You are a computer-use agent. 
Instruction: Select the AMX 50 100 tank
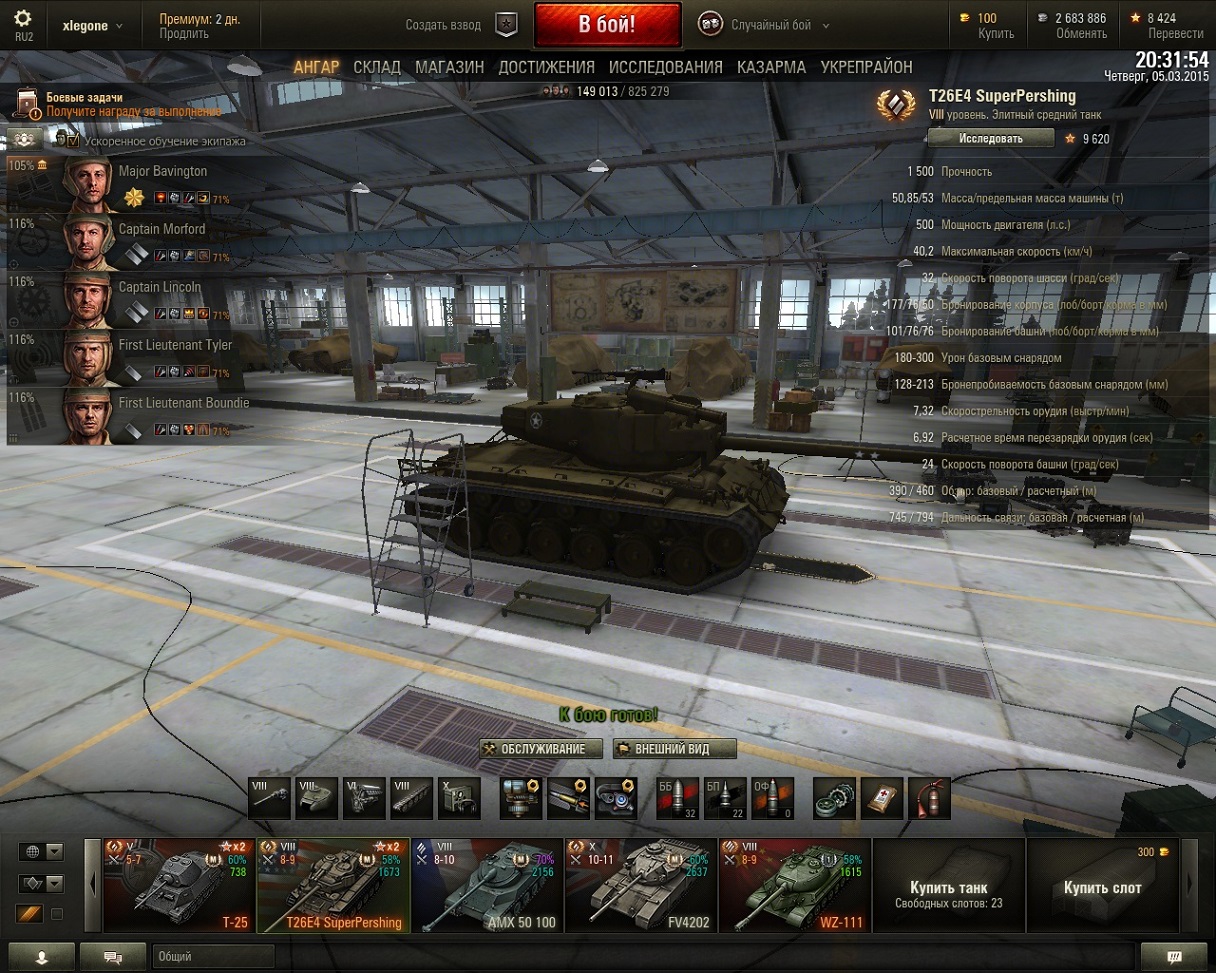coord(486,886)
